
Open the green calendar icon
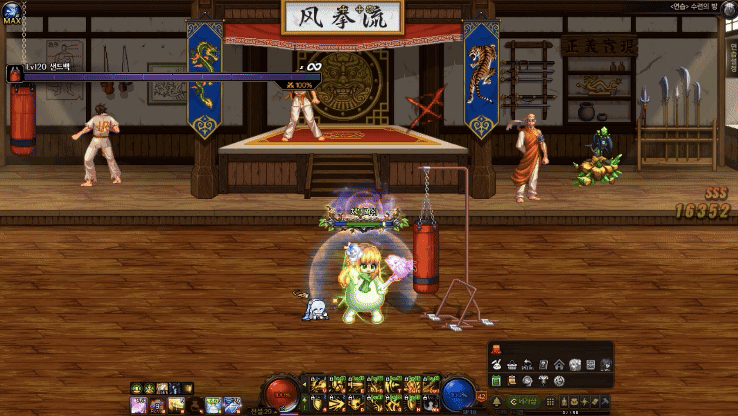click(496, 381)
